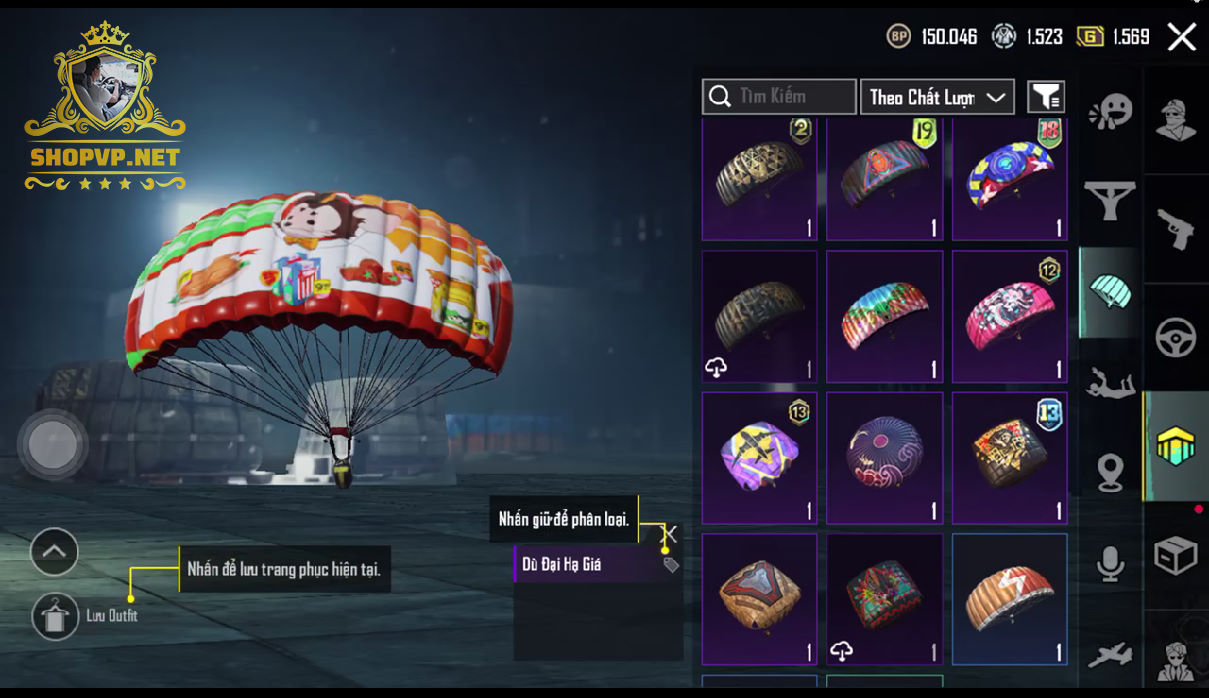
Task: Expand the up-arrow circle button
Action: point(54,551)
